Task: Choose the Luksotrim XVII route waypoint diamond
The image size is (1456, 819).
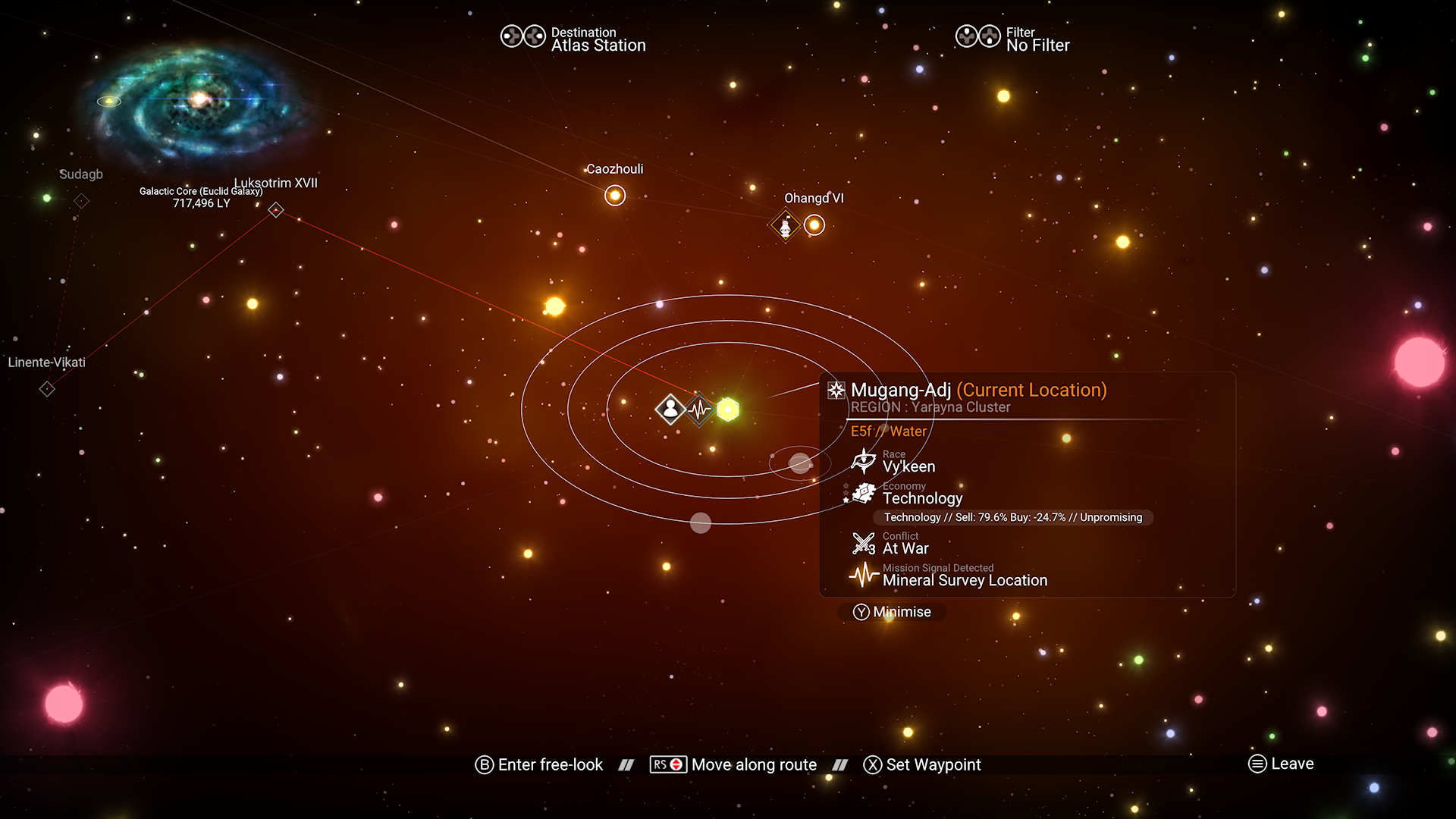Action: pos(276,210)
